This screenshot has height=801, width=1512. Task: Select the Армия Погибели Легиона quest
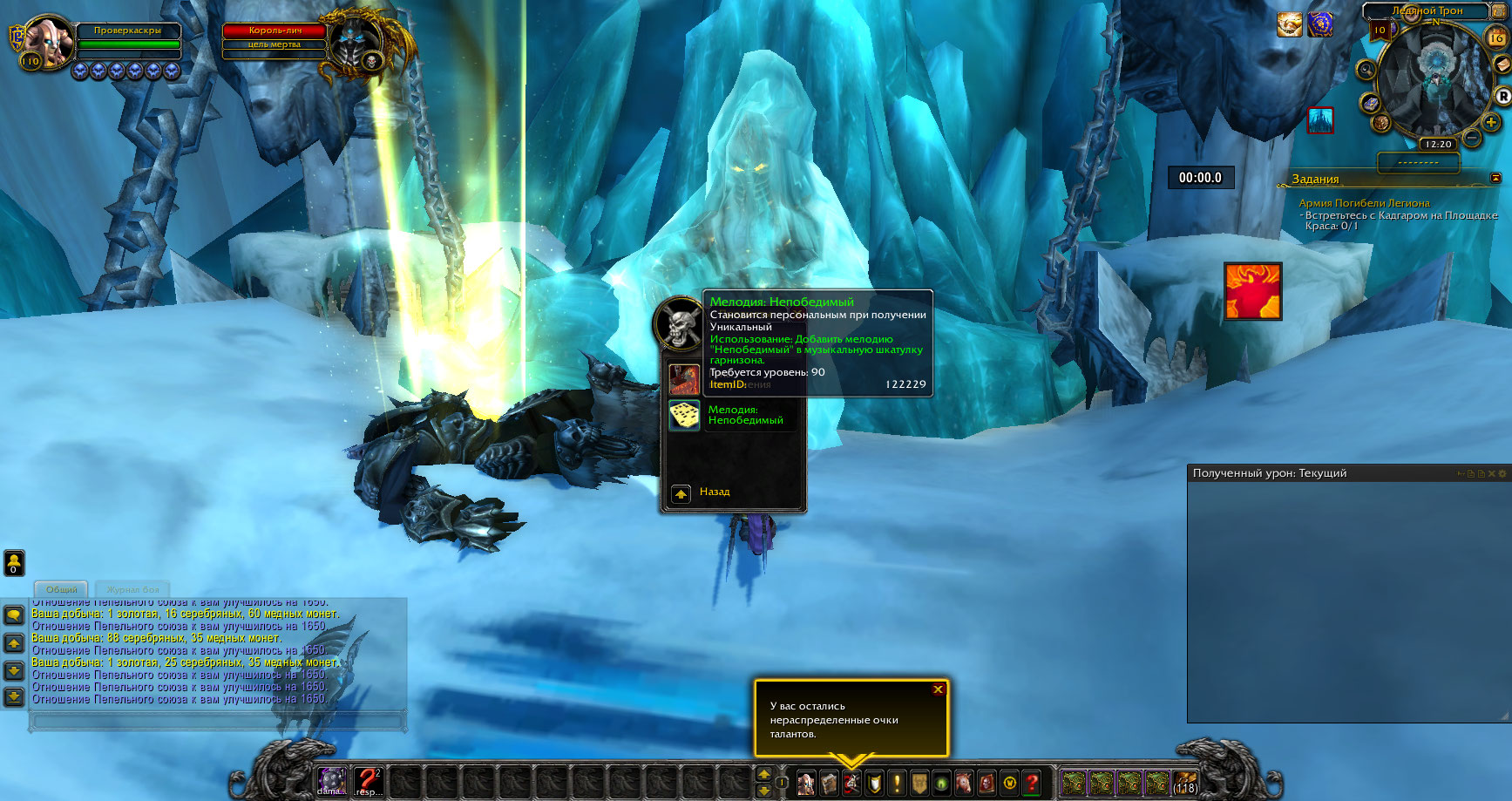[1364, 203]
